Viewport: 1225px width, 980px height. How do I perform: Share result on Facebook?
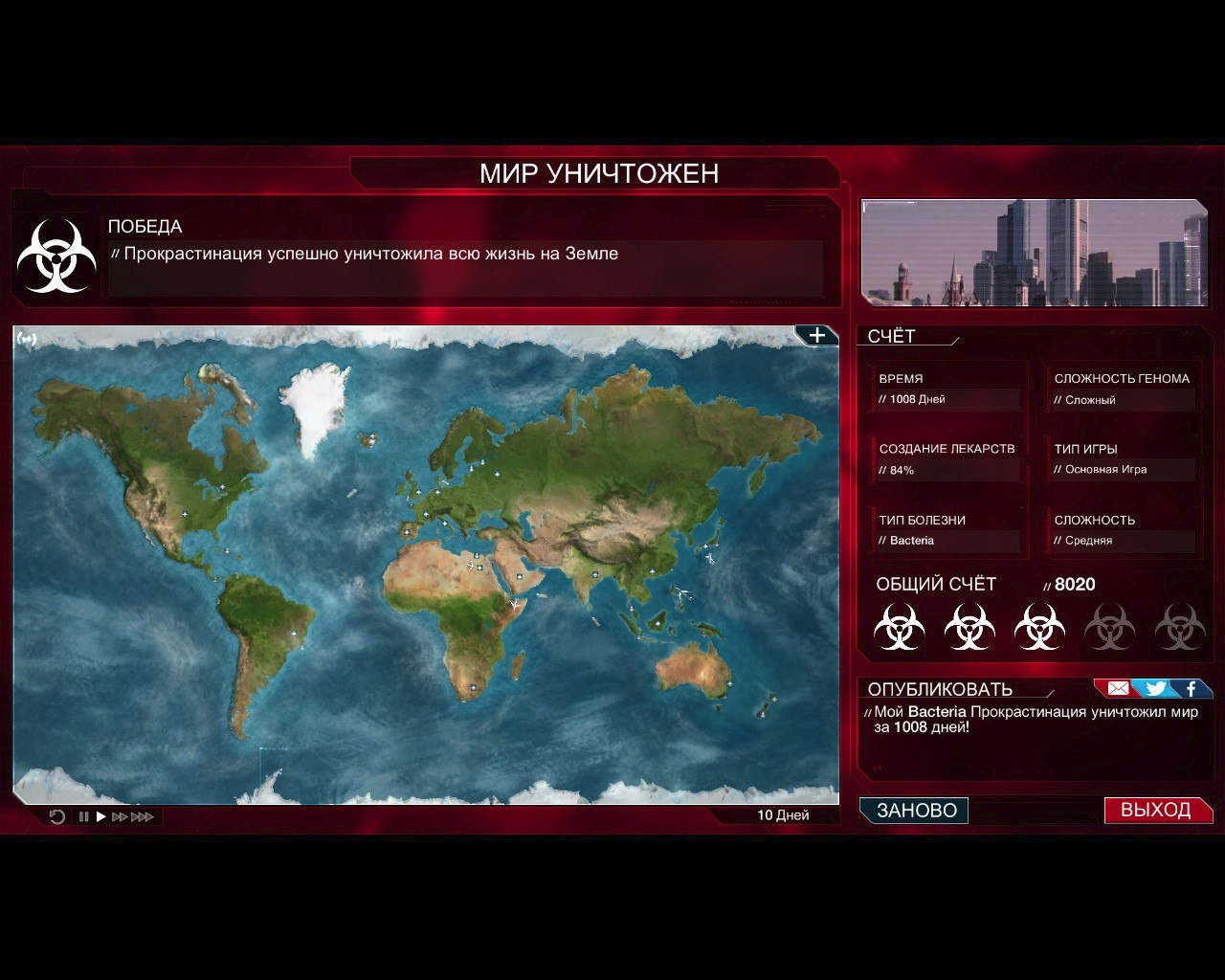[1192, 688]
